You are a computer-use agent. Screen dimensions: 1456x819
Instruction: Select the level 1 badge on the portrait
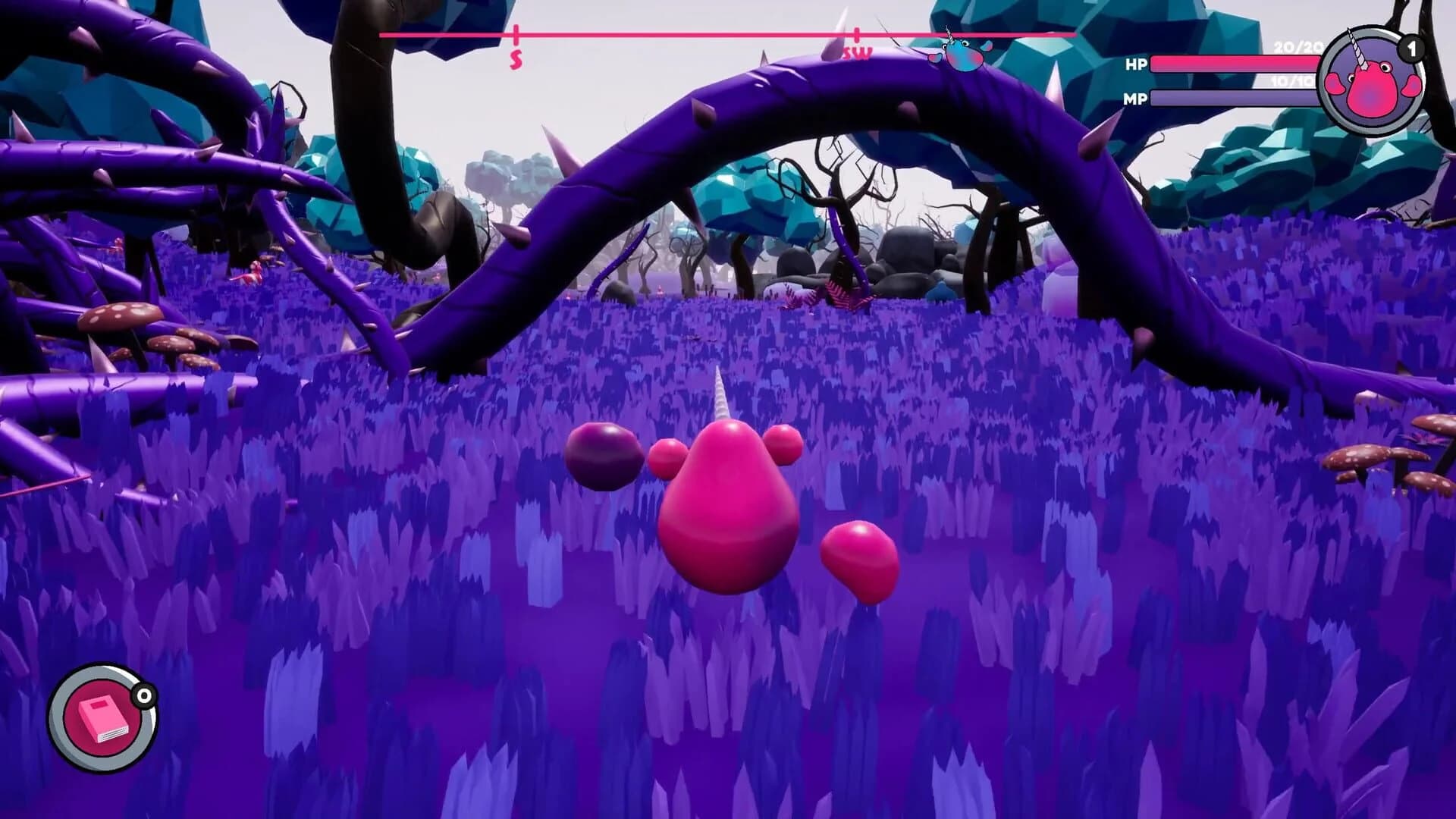coord(1412,48)
